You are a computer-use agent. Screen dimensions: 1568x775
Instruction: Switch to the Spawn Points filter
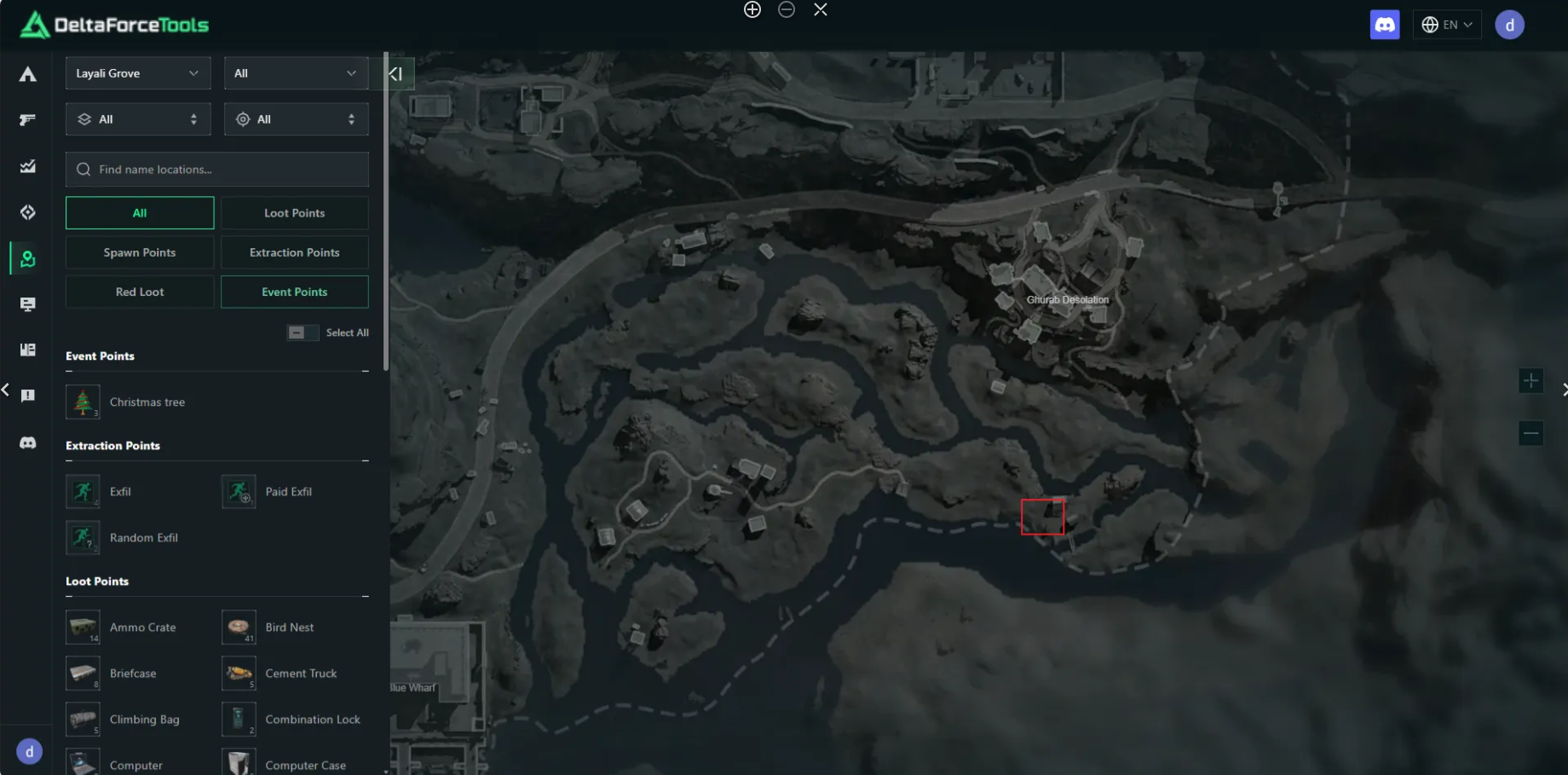140,252
